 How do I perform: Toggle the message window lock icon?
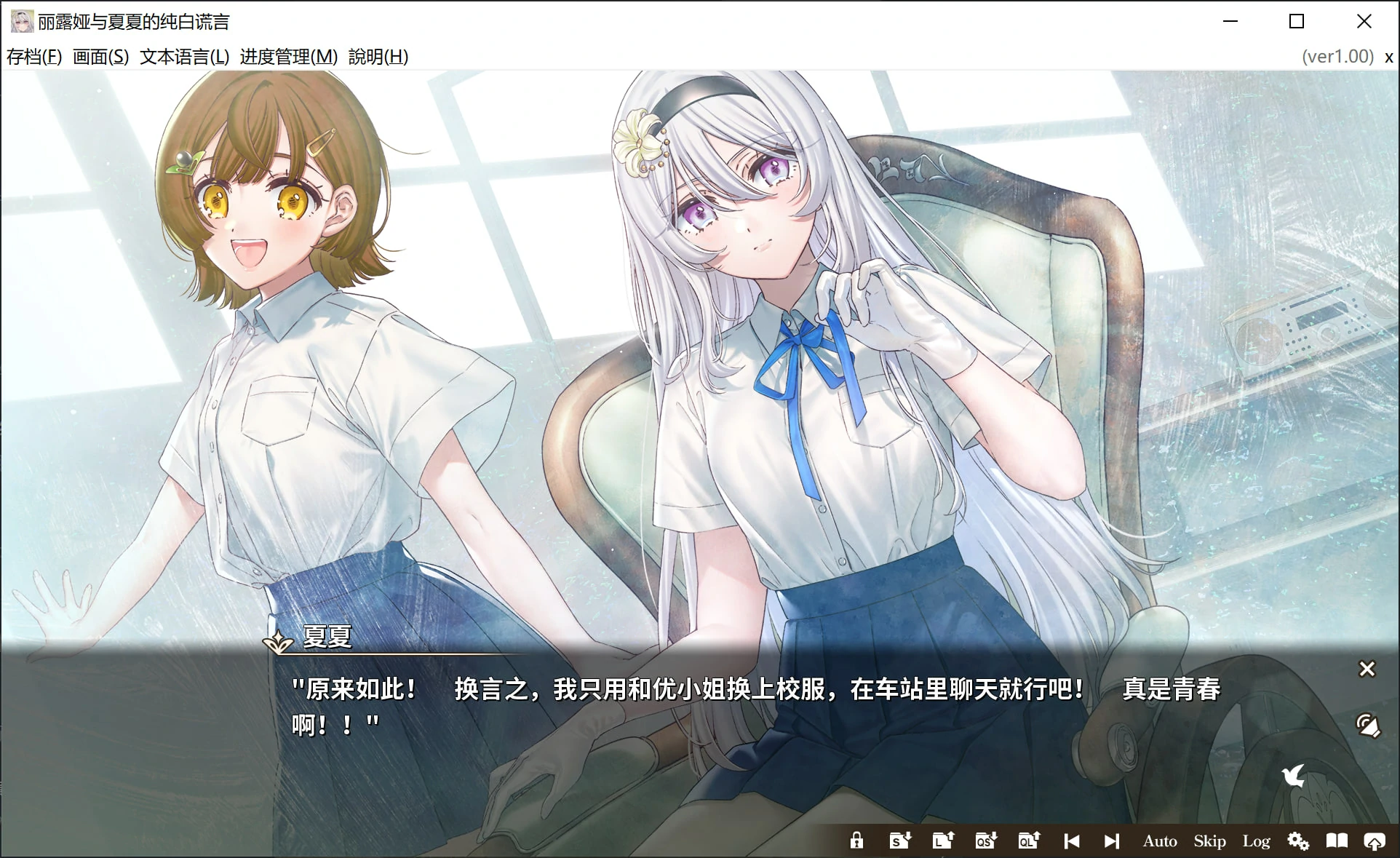coord(856,841)
